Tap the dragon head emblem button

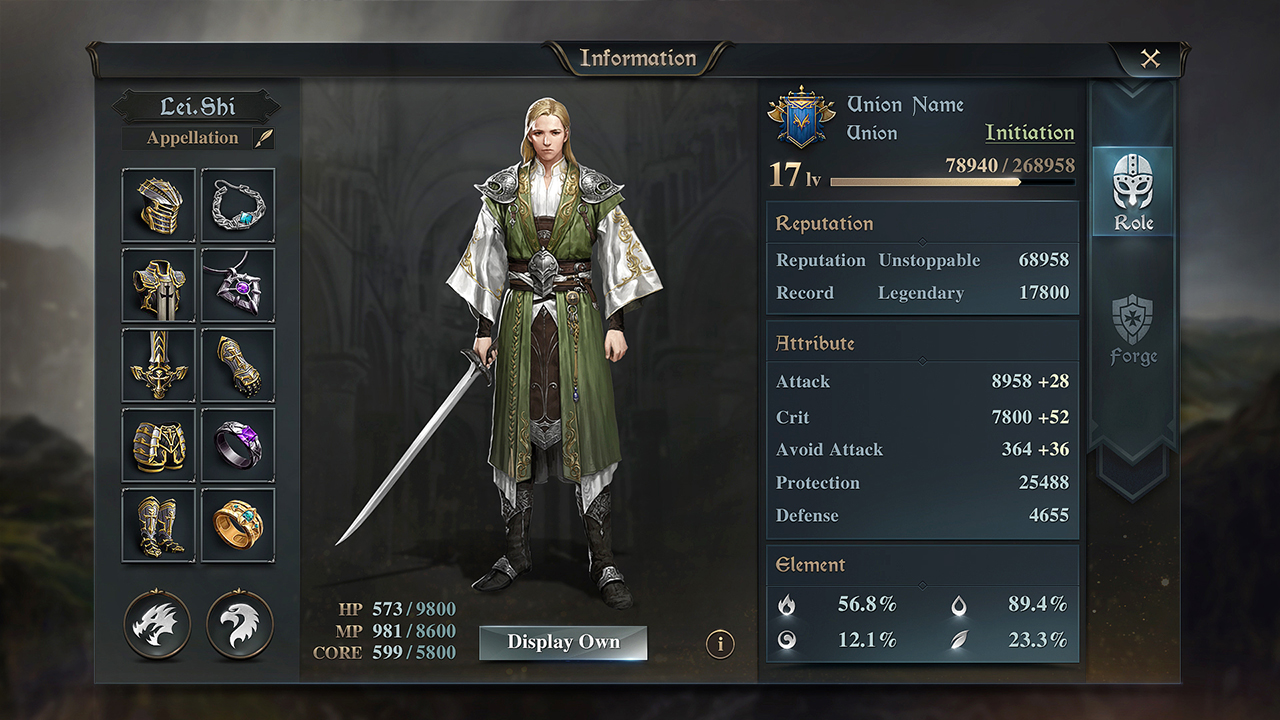pyautogui.click(x=157, y=624)
